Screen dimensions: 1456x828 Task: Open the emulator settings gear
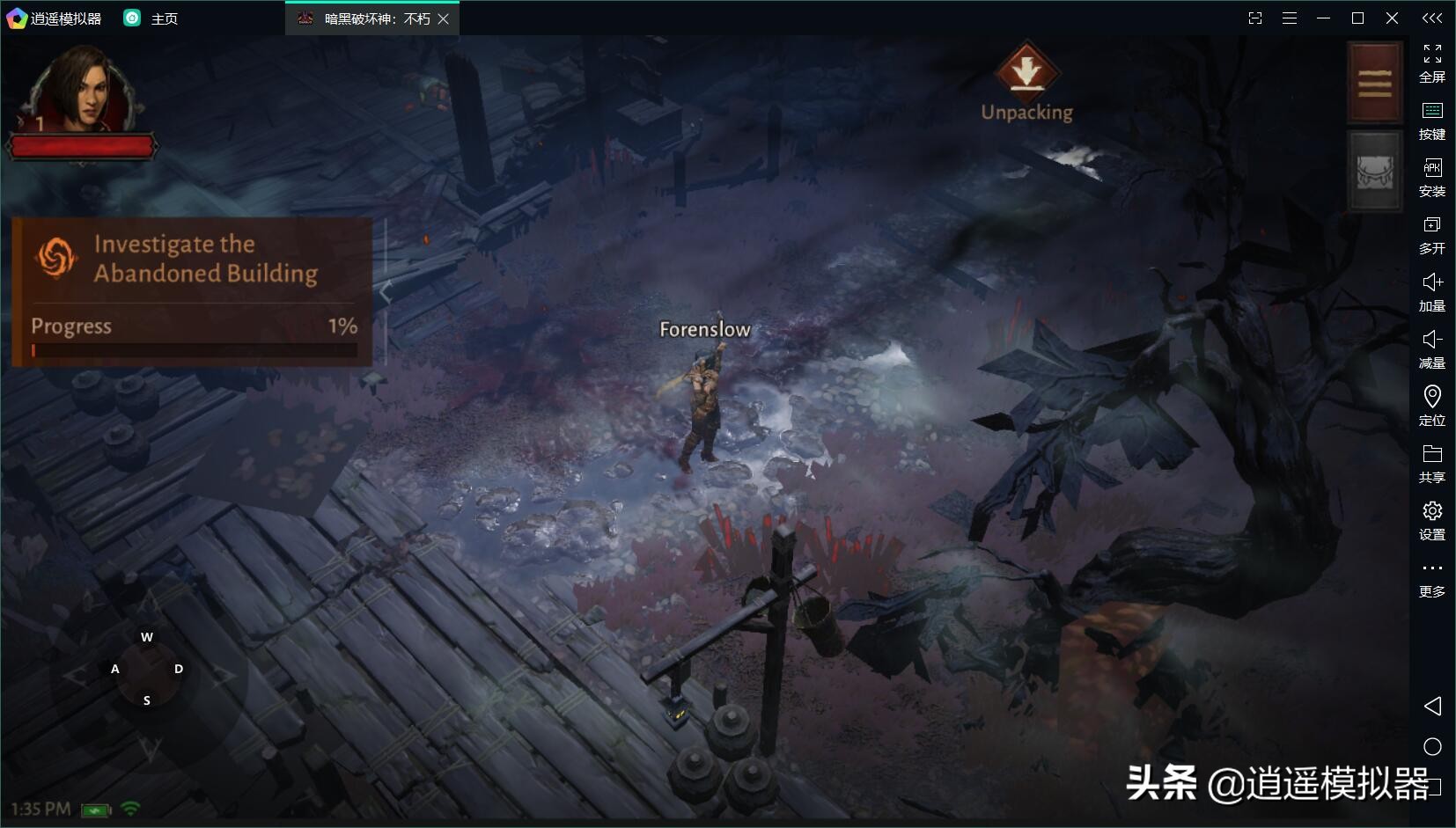point(1432,521)
